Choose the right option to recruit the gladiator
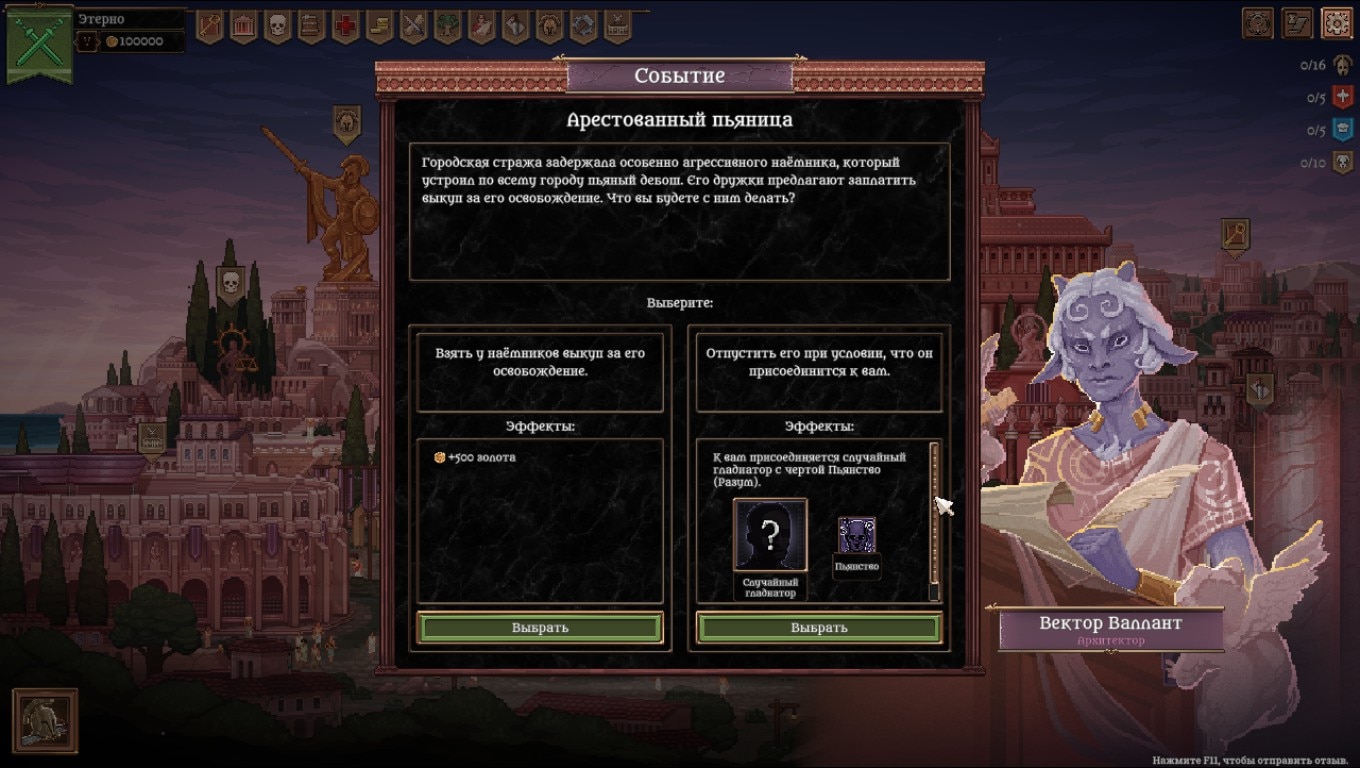Image resolution: width=1360 pixels, height=768 pixels. pos(819,628)
